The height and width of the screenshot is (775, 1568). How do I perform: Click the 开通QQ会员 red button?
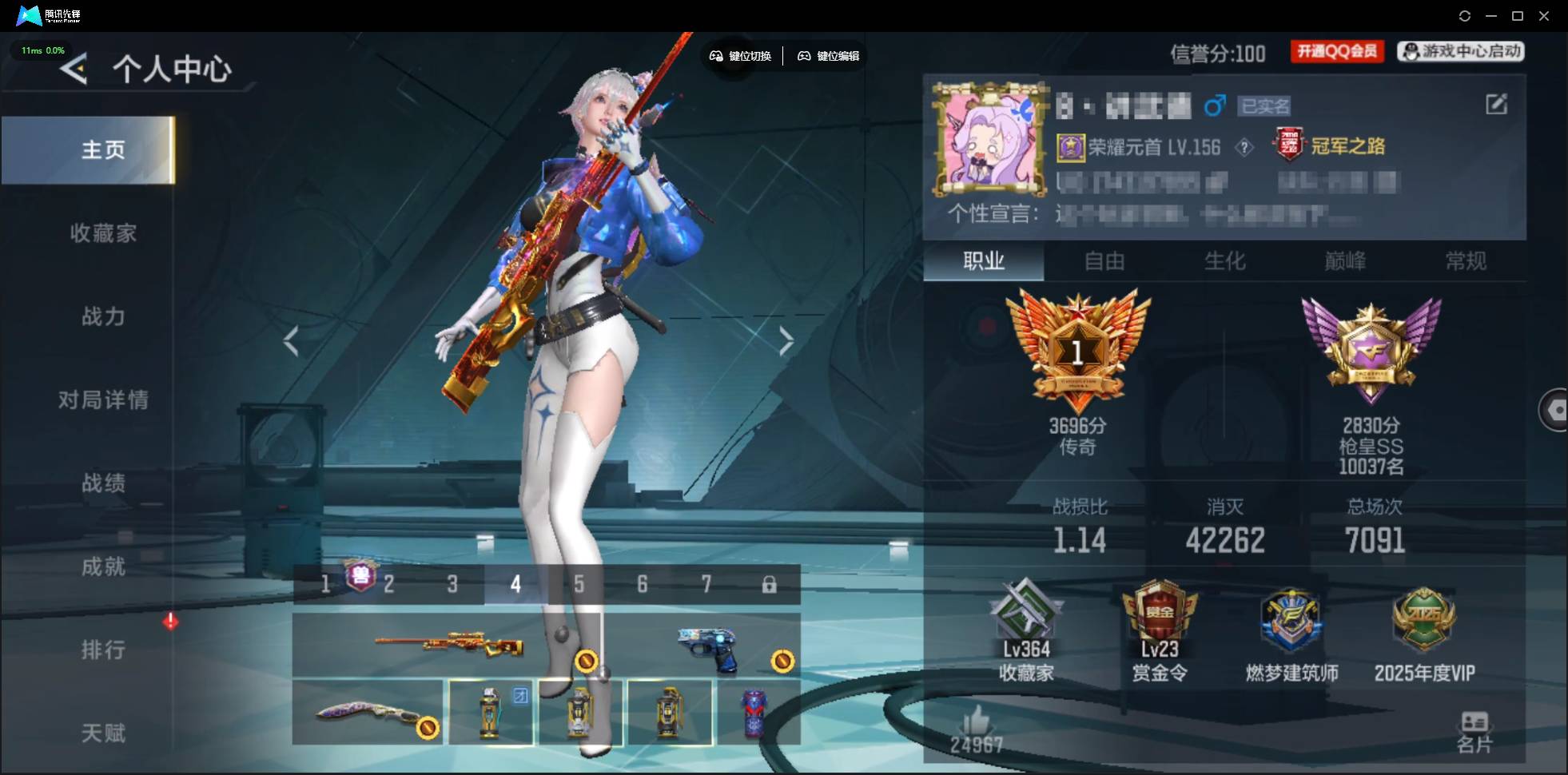1337,51
